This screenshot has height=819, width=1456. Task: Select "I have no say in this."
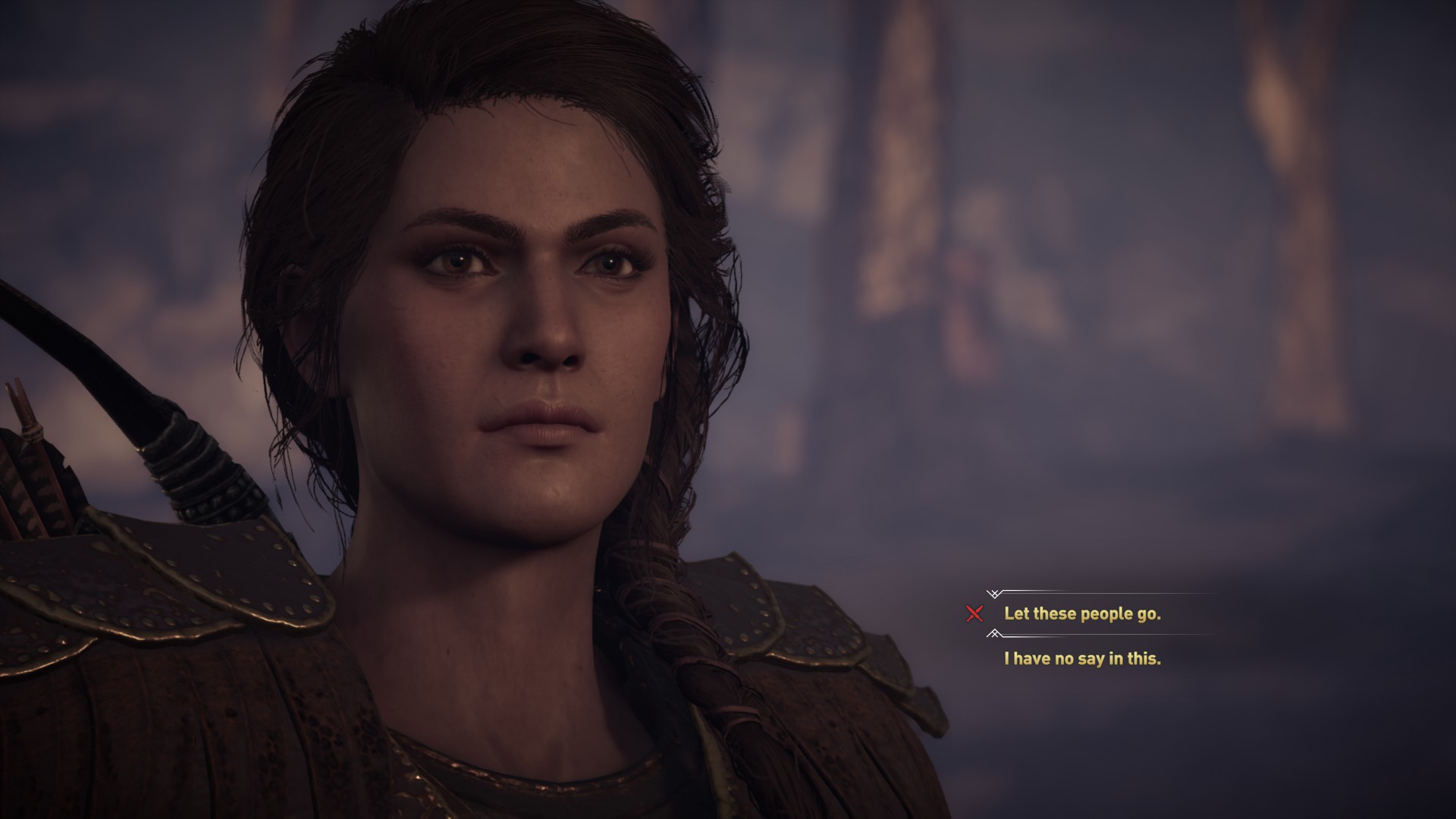point(1082,658)
